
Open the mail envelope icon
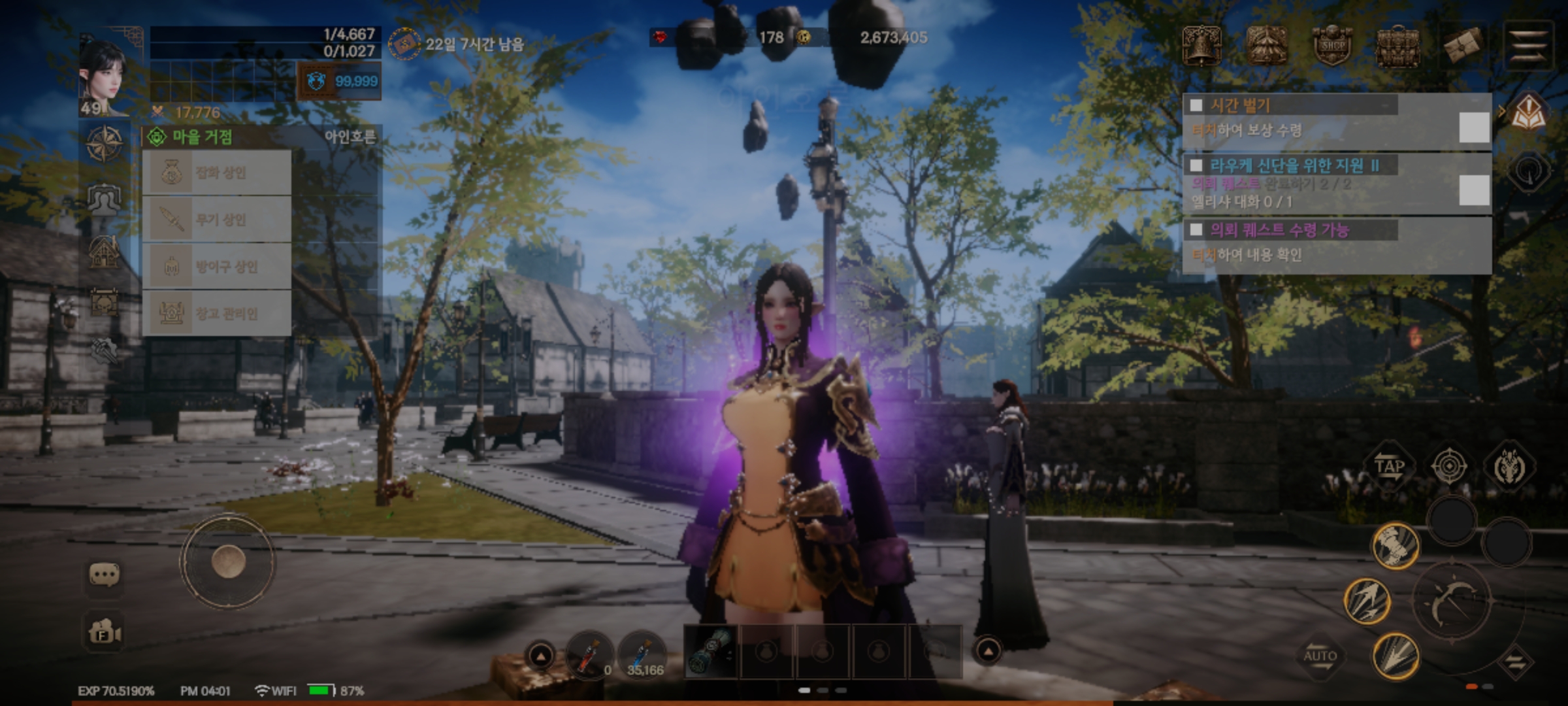1463,46
